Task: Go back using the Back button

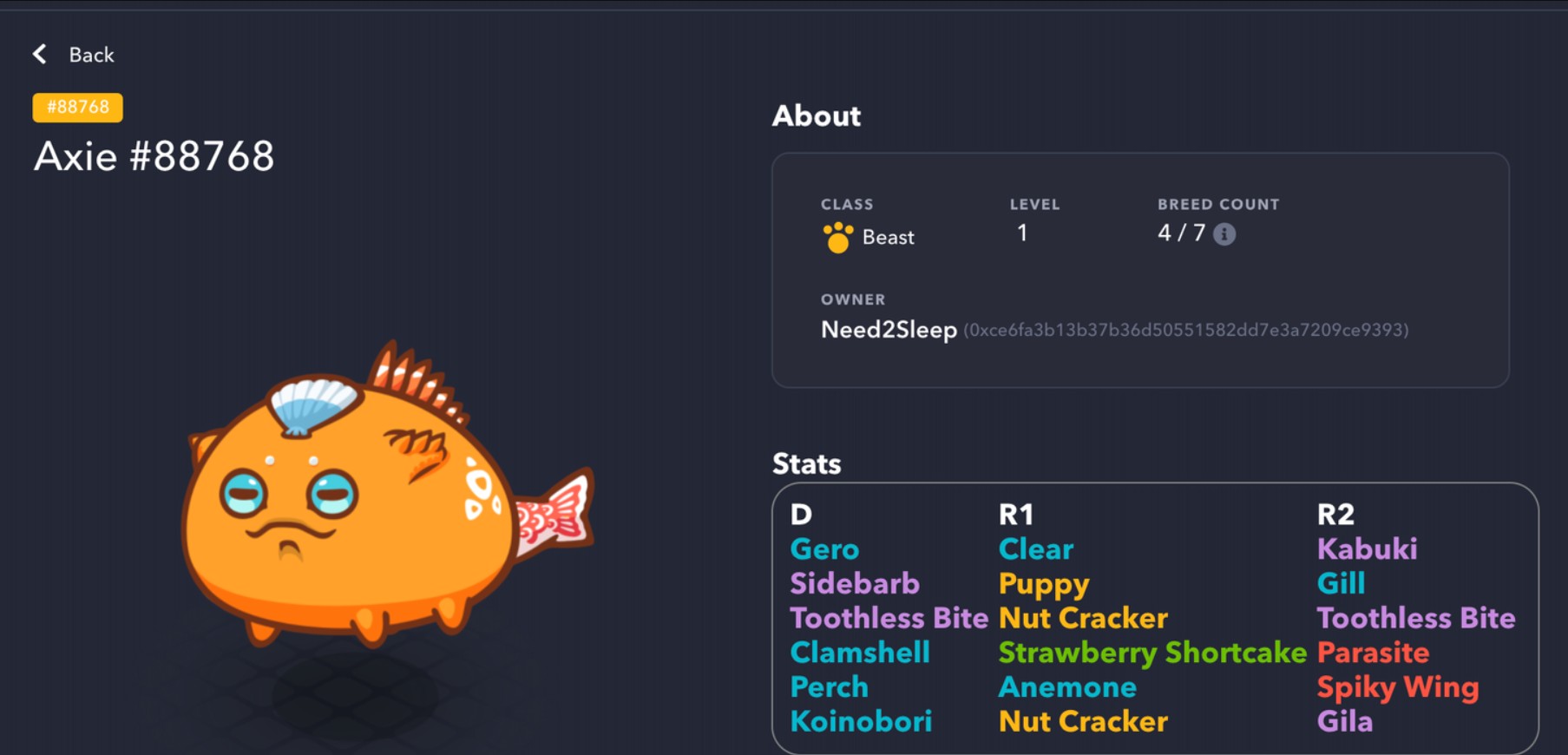Action: [75, 55]
